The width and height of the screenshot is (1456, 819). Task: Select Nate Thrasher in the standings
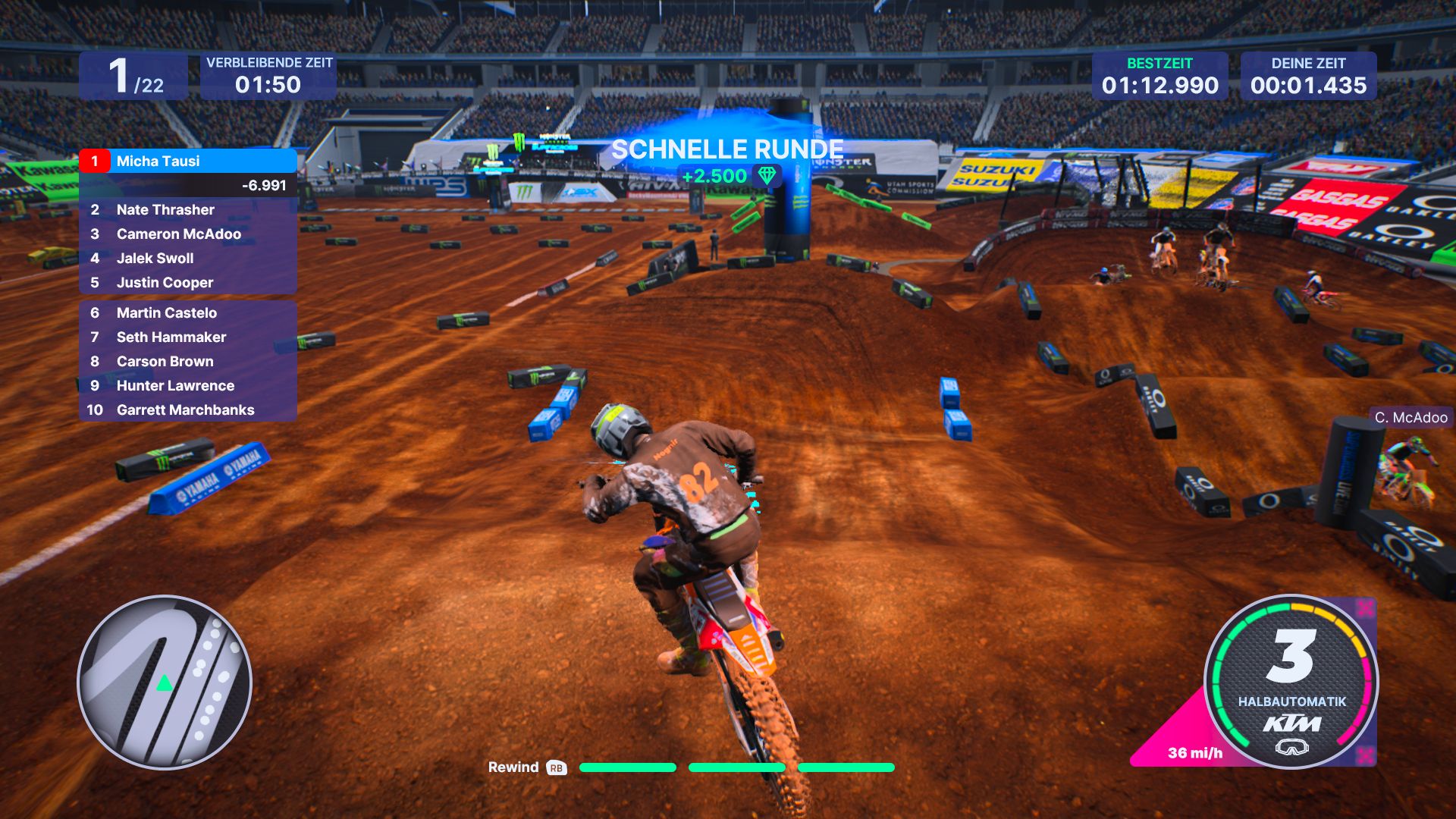tap(165, 209)
